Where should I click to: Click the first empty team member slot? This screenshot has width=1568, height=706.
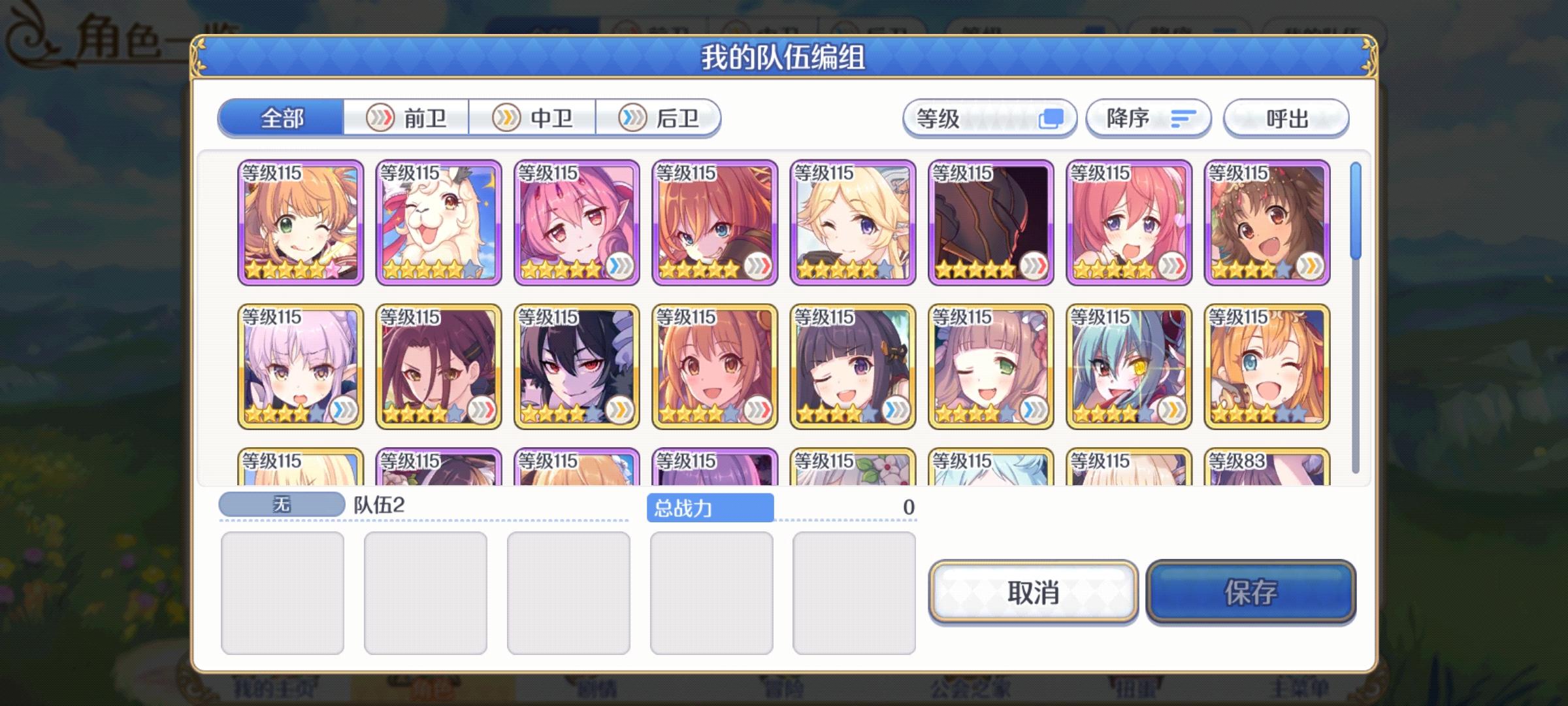click(284, 592)
